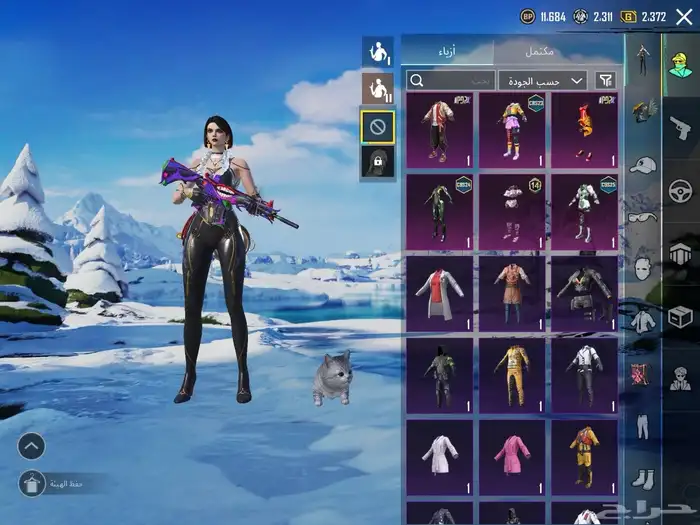Select the white lab coat with red shirt
This screenshot has height=525, width=700.
click(440, 293)
